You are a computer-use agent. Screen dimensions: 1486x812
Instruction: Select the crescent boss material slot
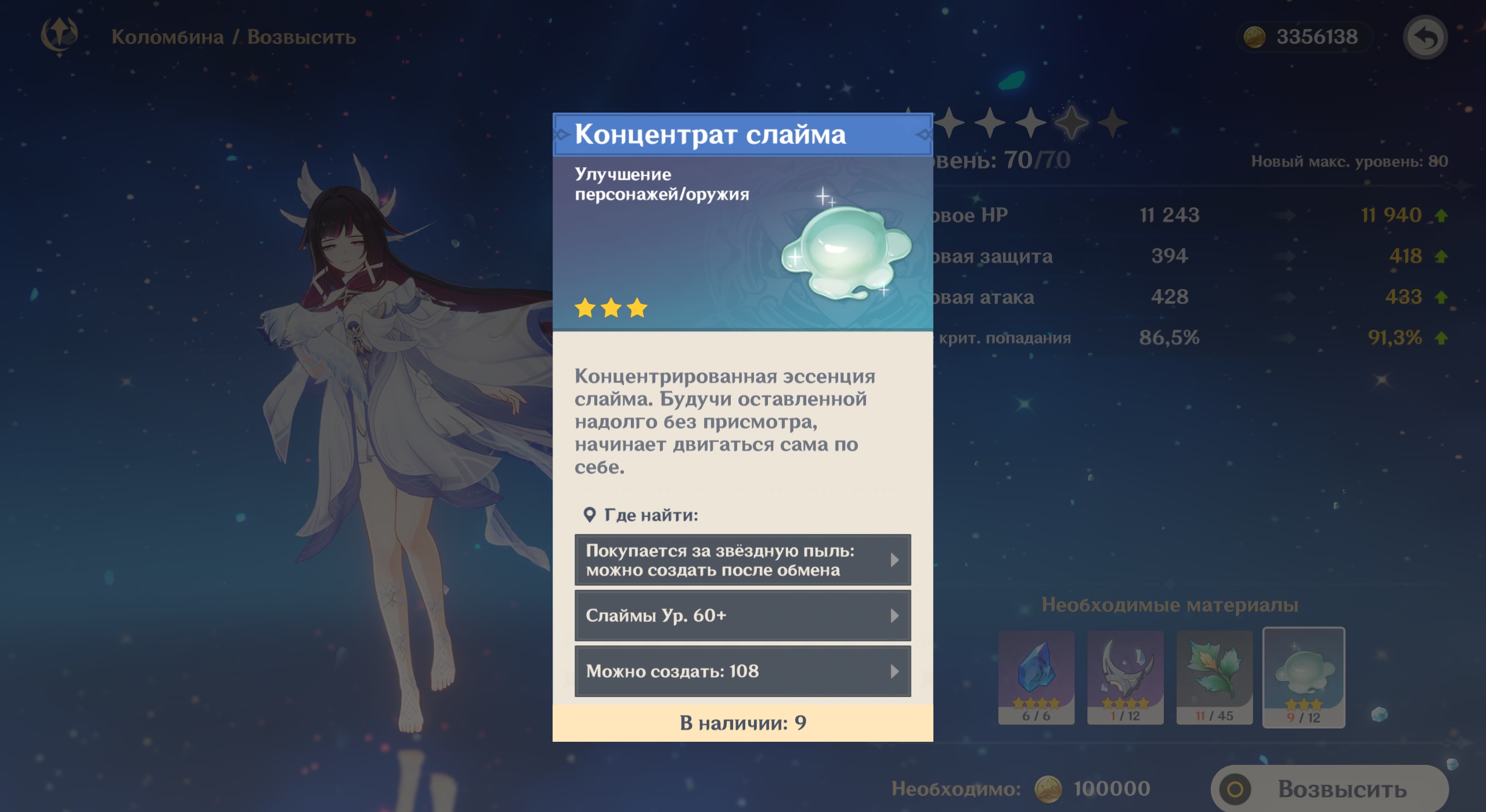(x=1125, y=677)
